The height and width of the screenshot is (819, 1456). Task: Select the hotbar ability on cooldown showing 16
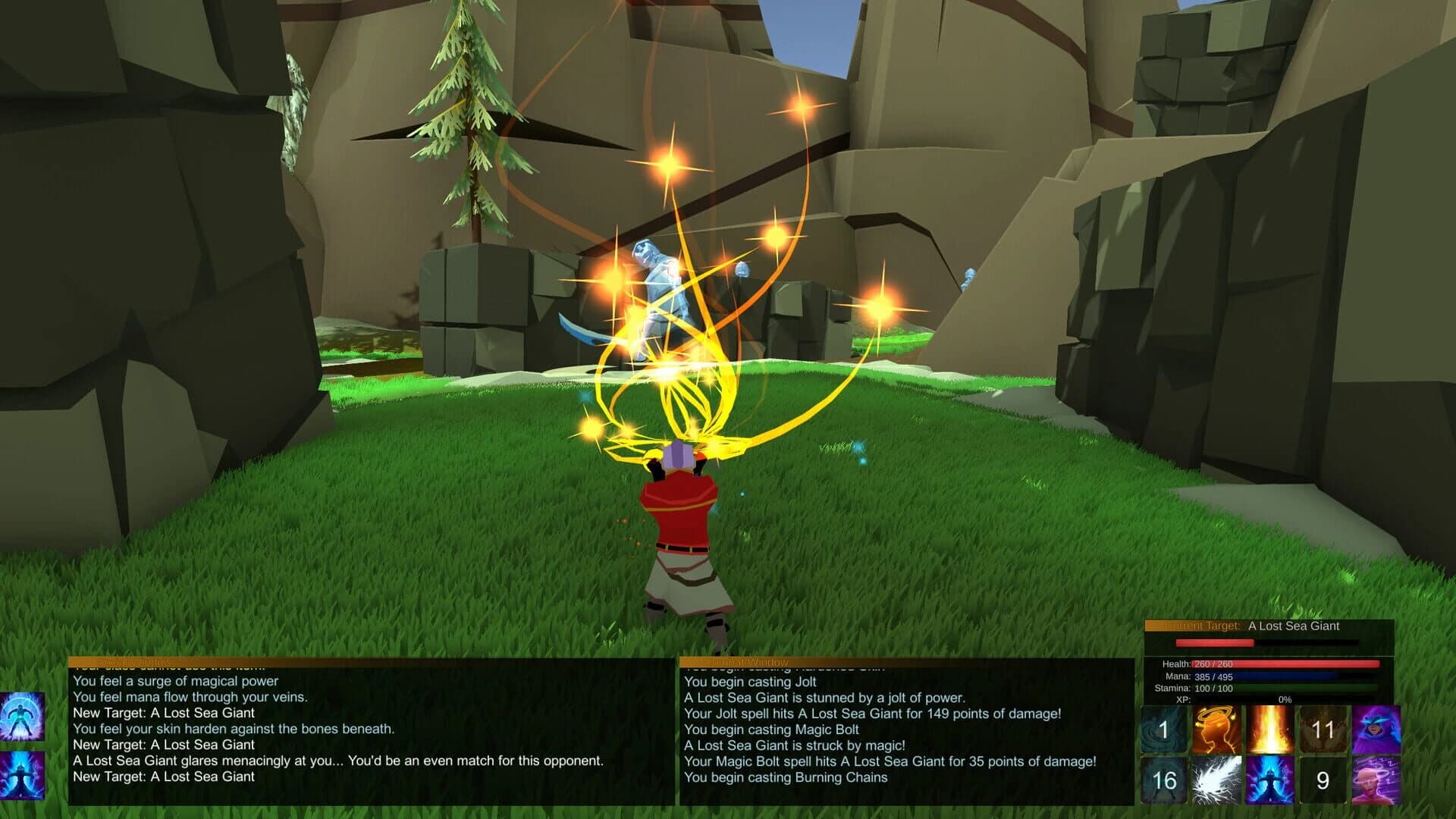click(x=1164, y=780)
